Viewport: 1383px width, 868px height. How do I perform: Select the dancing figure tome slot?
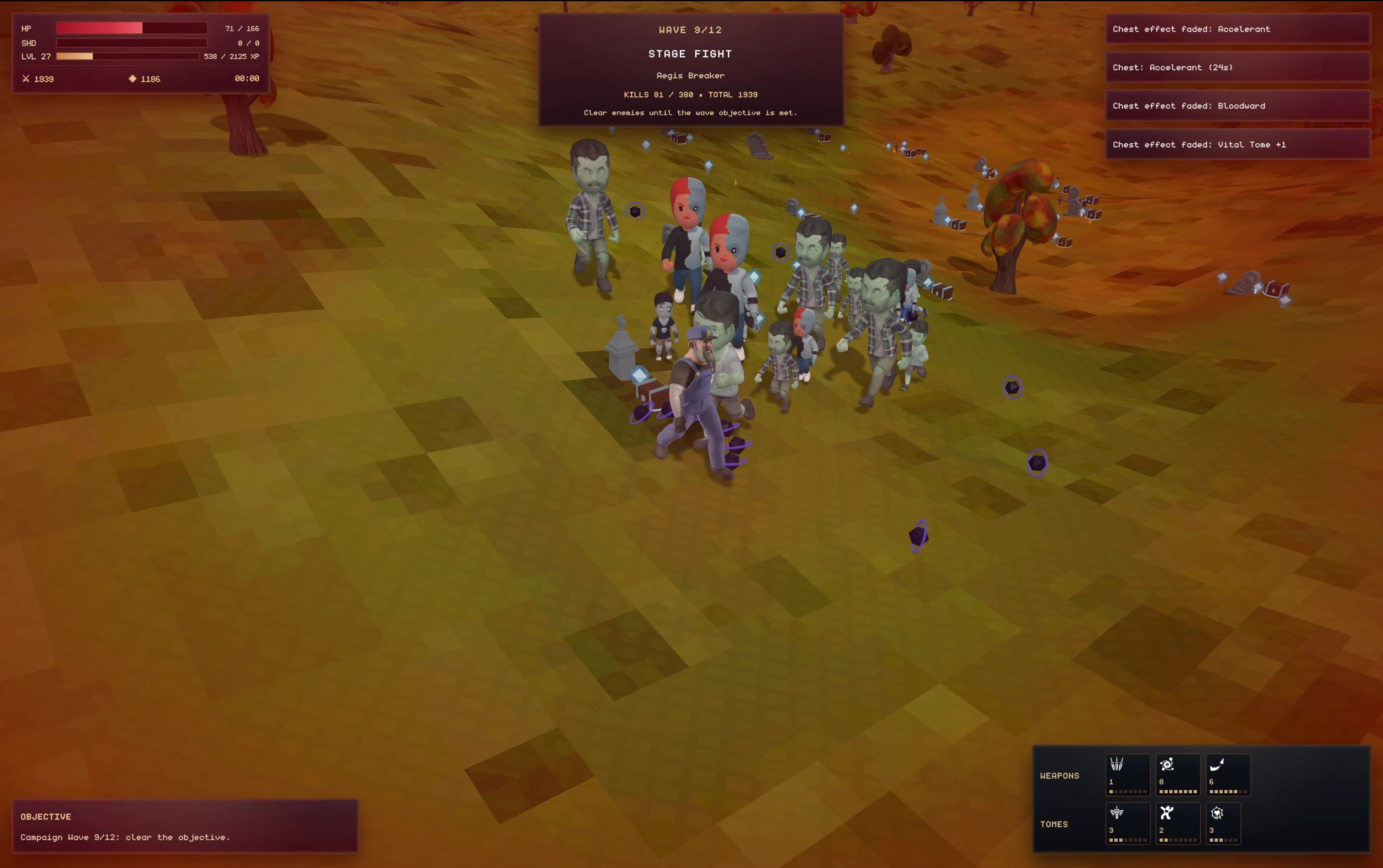click(x=1178, y=823)
